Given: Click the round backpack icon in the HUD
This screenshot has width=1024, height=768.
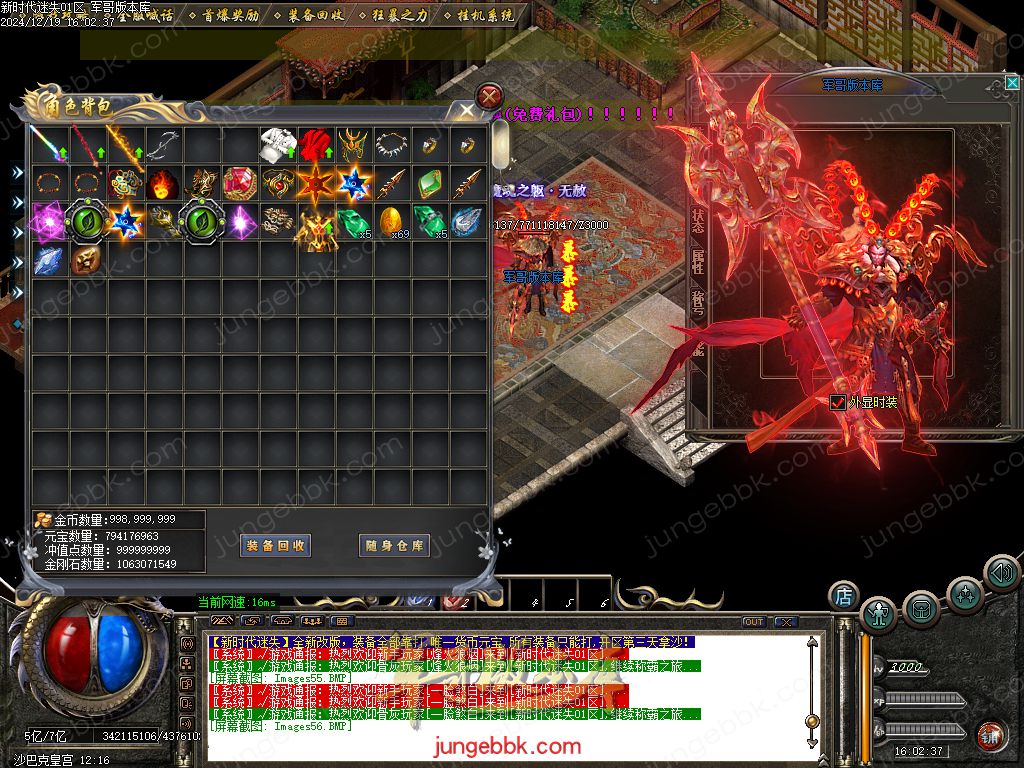Looking at the screenshot, I should click(x=921, y=608).
